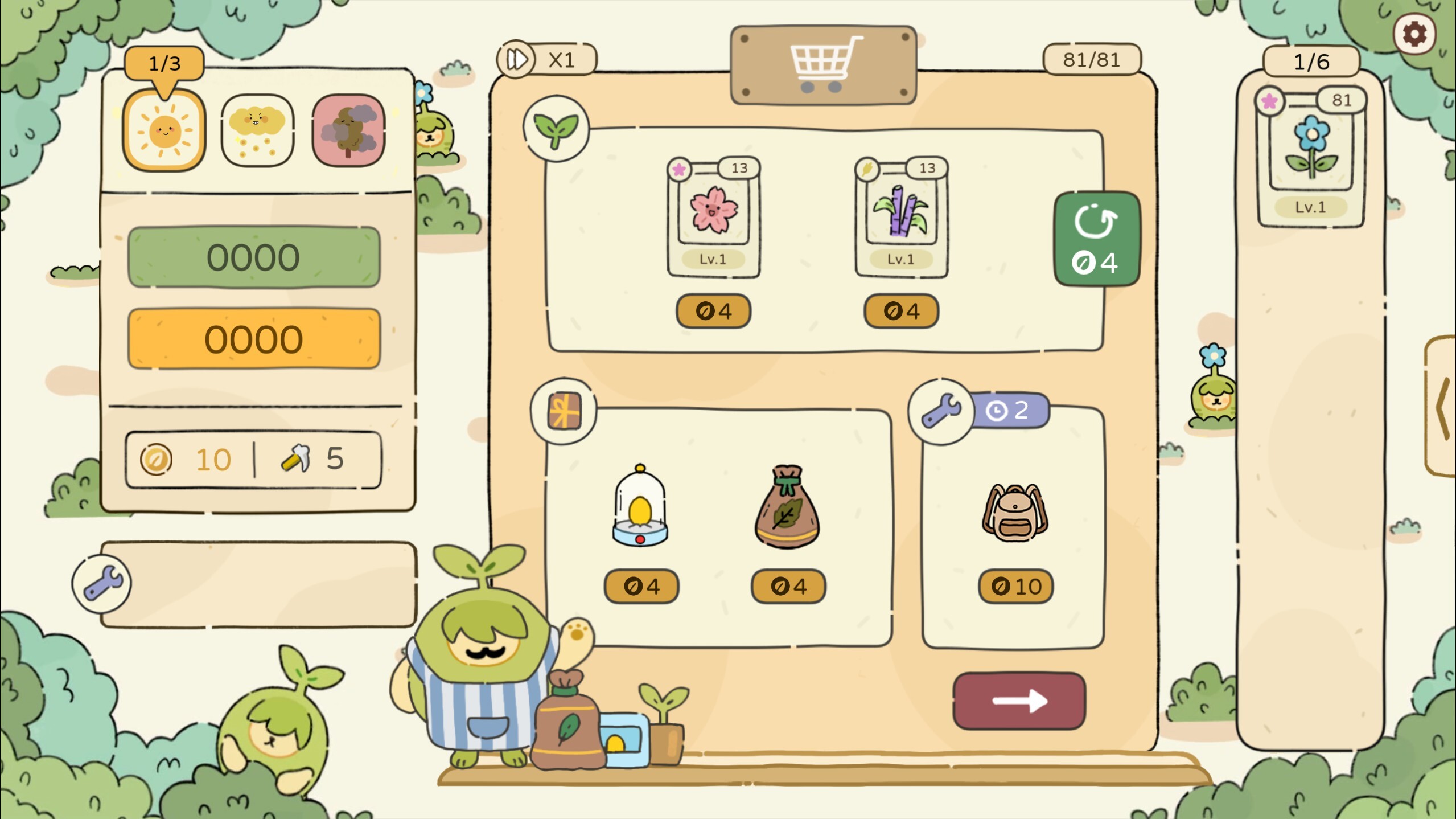This screenshot has height=819, width=1456.
Task: Click the green reroll button costing 4
Action: pyautogui.click(x=1096, y=239)
